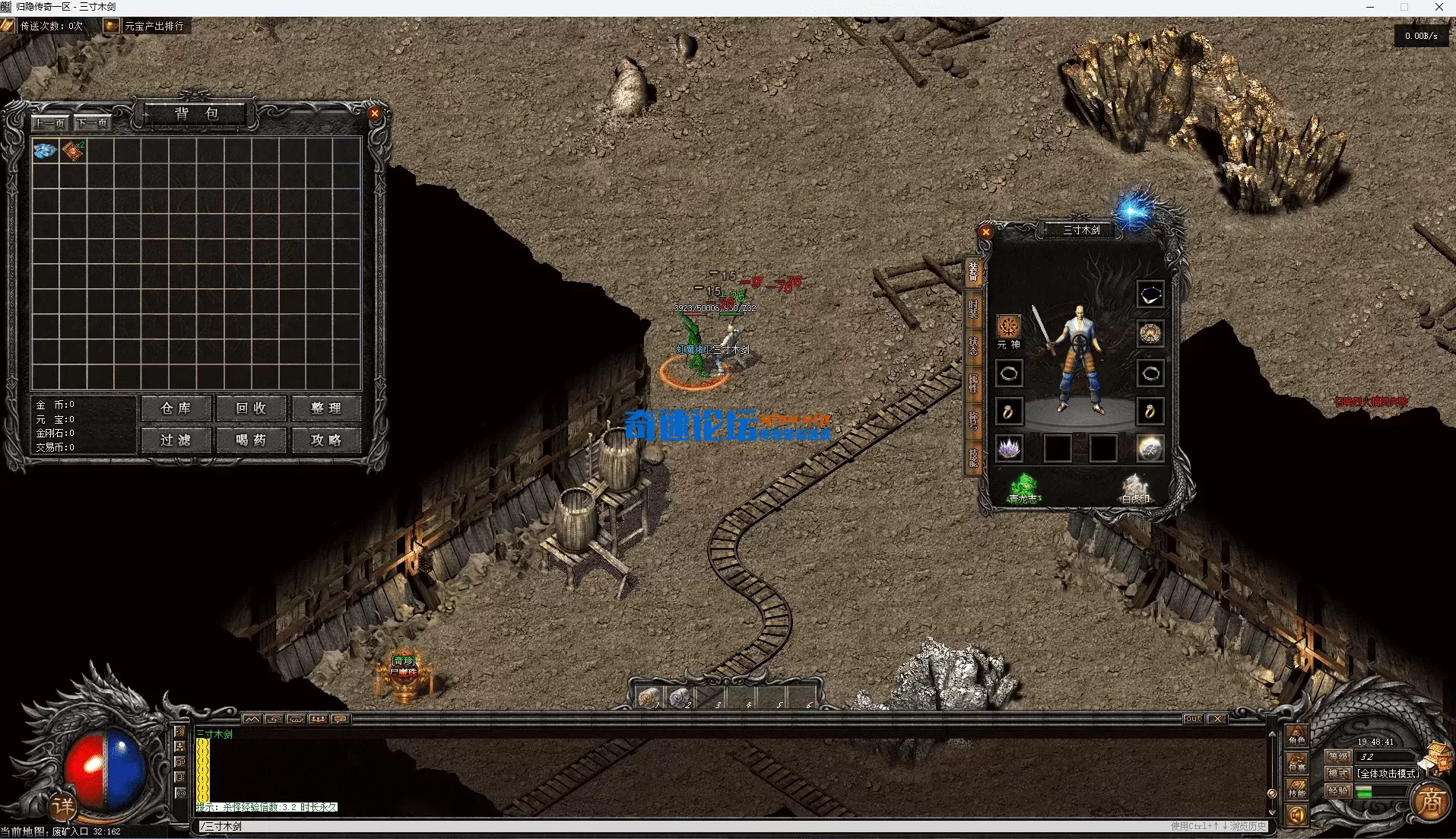
Task: Close the character equipment panel
Action: (986, 232)
